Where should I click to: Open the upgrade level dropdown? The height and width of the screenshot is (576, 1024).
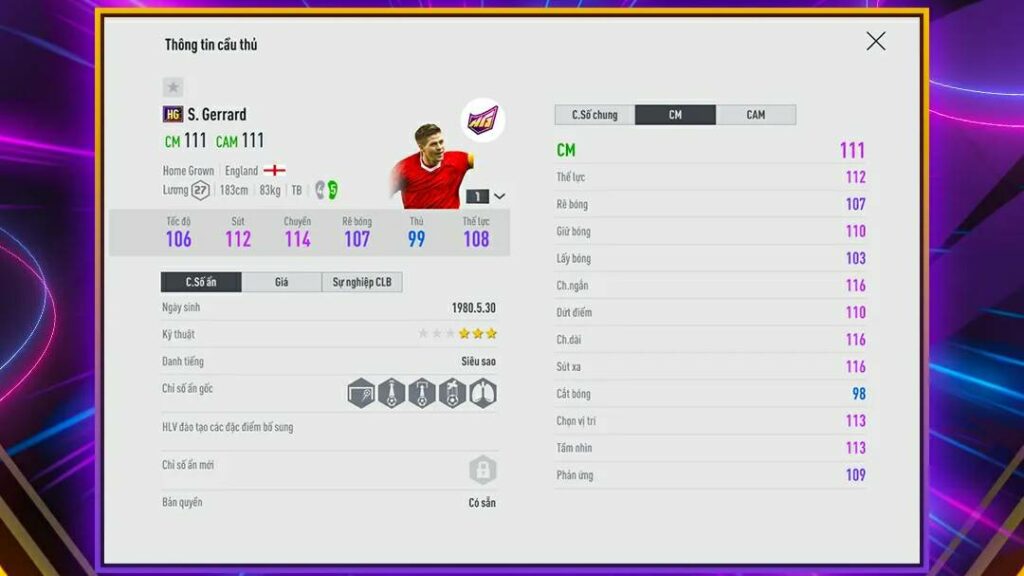point(499,196)
